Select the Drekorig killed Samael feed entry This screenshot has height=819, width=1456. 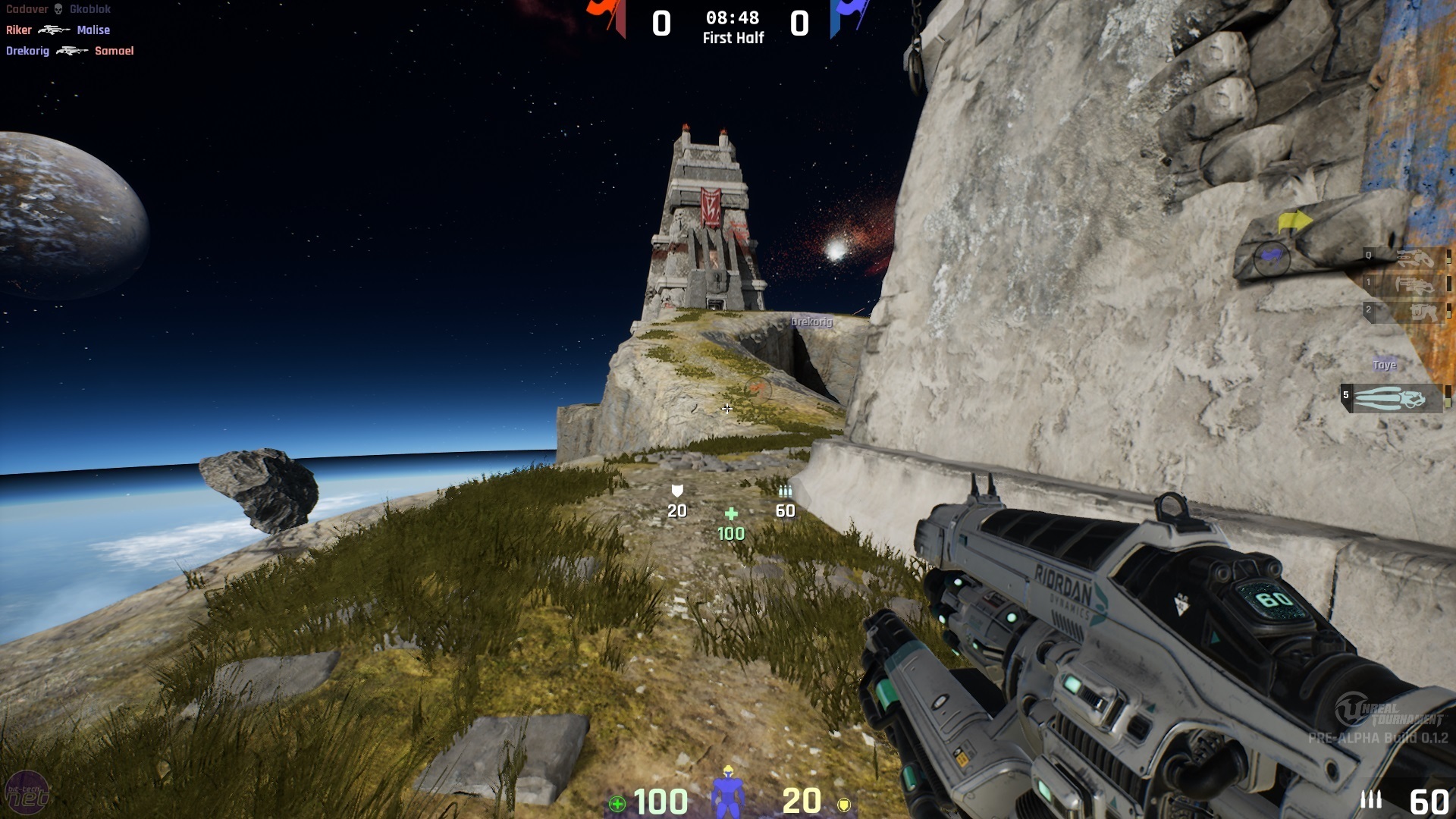click(70, 51)
